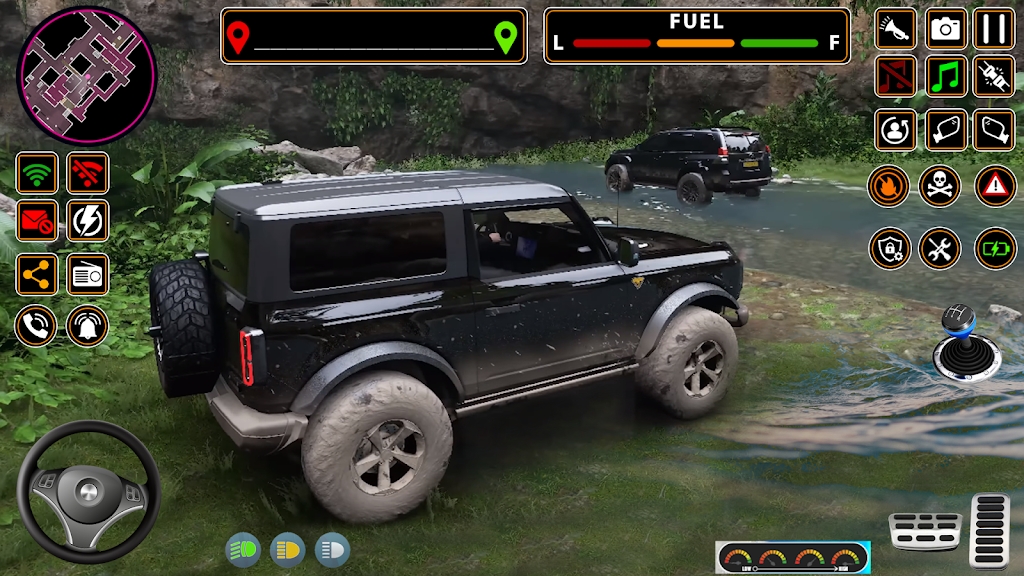Activate the hazard warning triangle
This screenshot has height=576, width=1024.
click(x=995, y=185)
